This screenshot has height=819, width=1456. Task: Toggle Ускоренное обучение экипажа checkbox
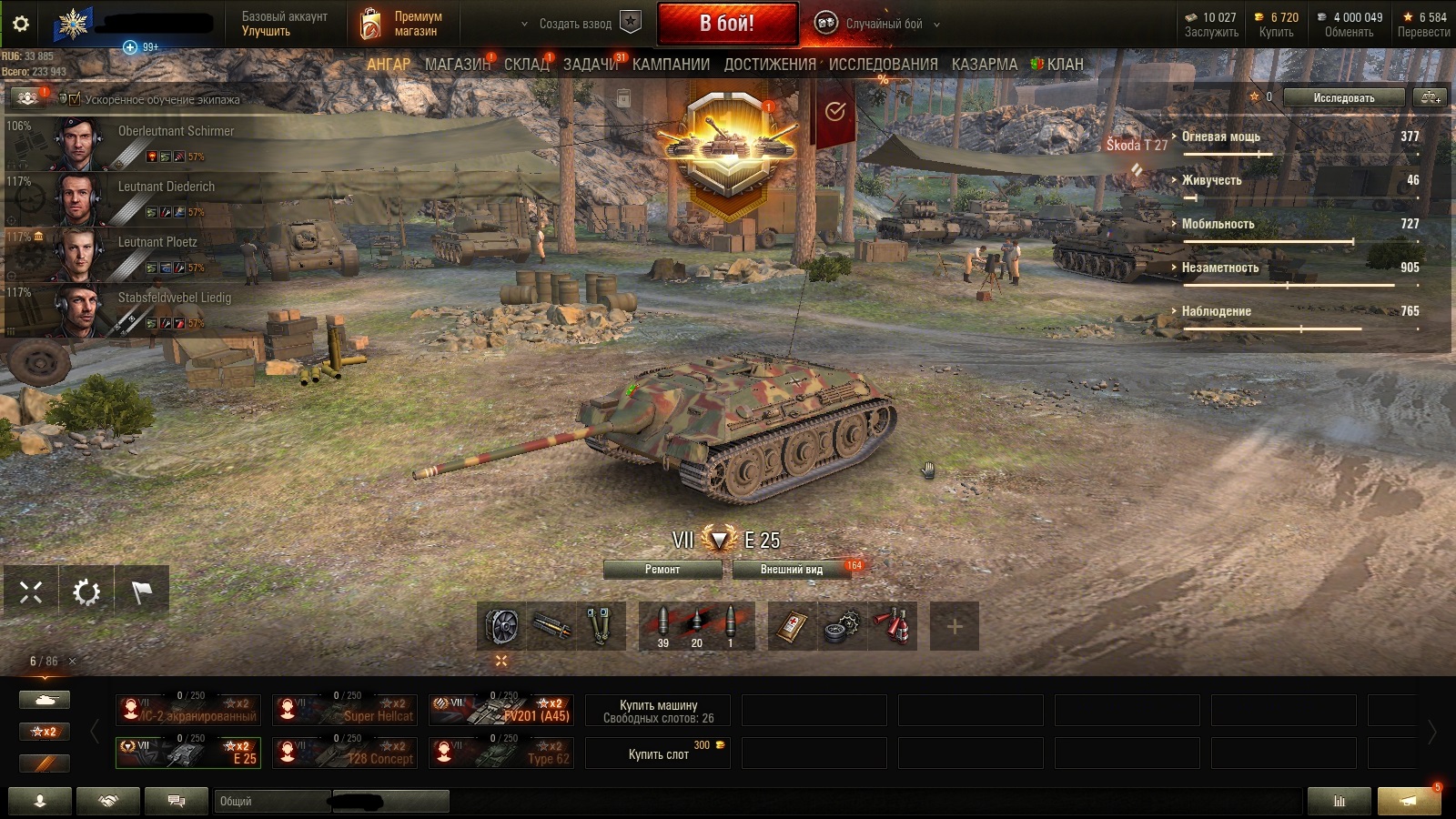pyautogui.click(x=75, y=99)
